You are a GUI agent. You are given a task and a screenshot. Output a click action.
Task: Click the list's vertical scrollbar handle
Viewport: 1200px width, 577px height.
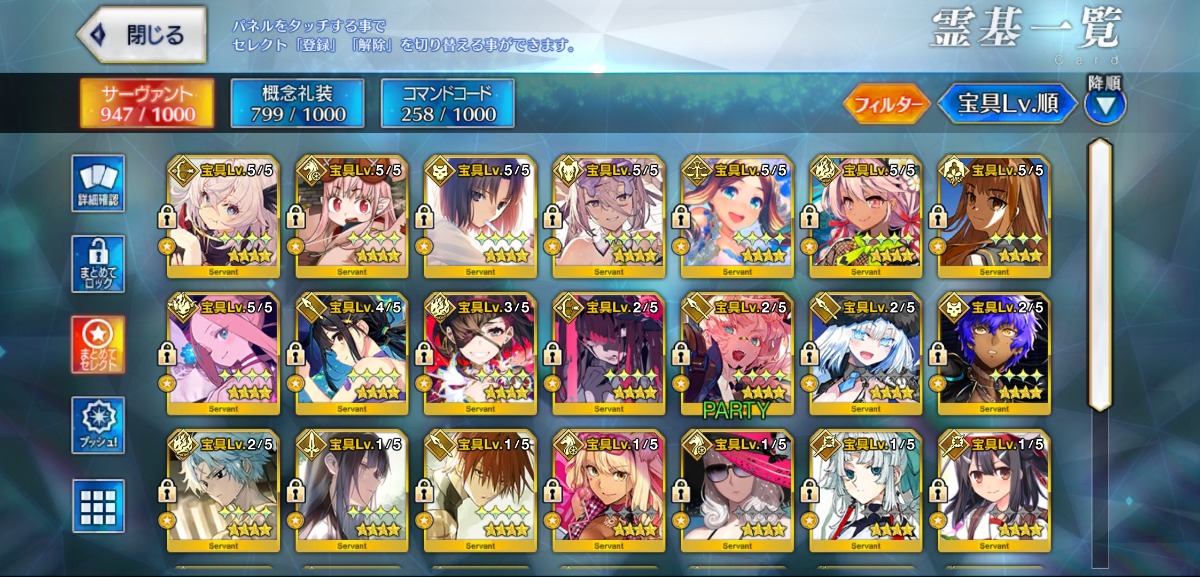[1100, 275]
